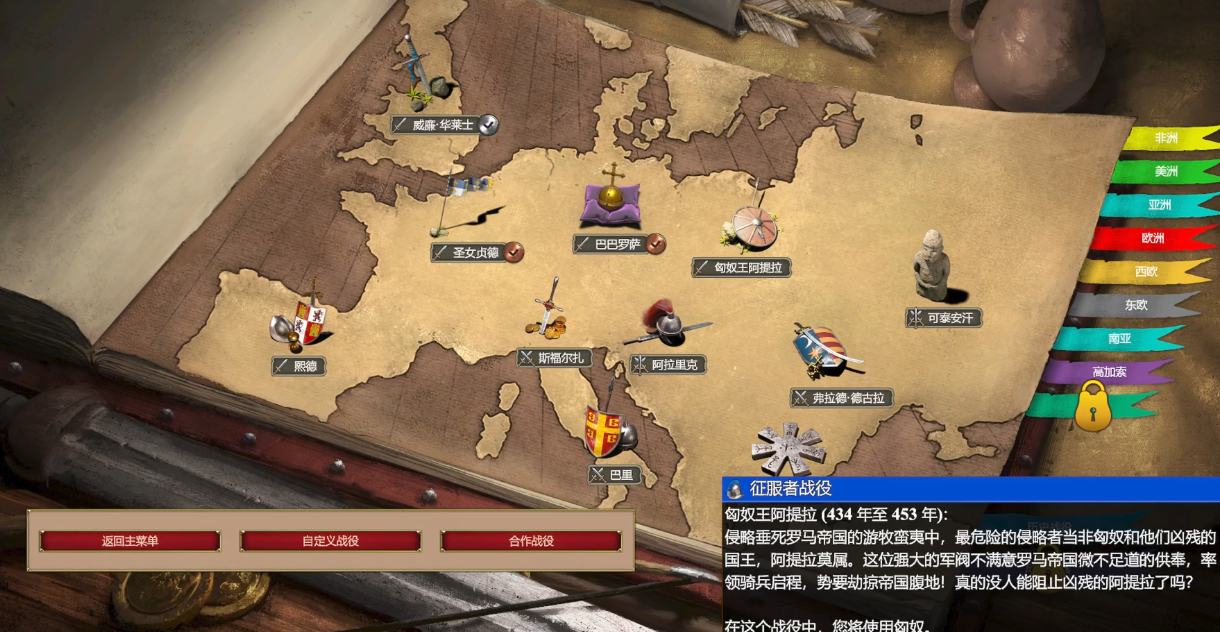Switch to the 非洲 region ribbon
This screenshot has width=1220, height=632.
click(1166, 138)
